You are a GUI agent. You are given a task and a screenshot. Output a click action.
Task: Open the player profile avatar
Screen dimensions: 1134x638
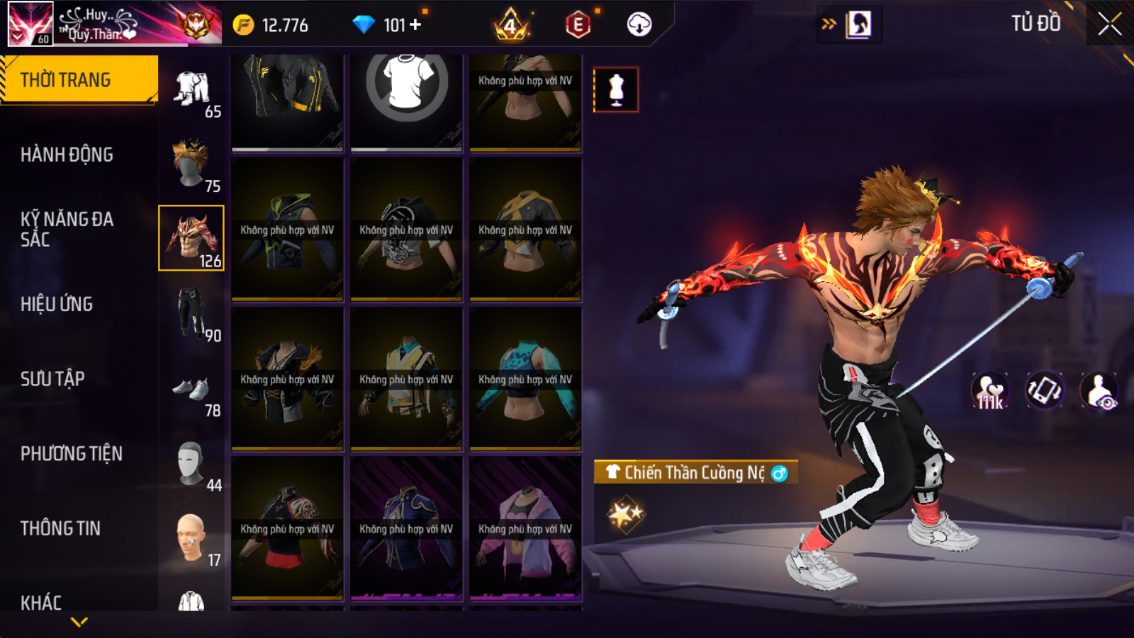[x=31, y=24]
